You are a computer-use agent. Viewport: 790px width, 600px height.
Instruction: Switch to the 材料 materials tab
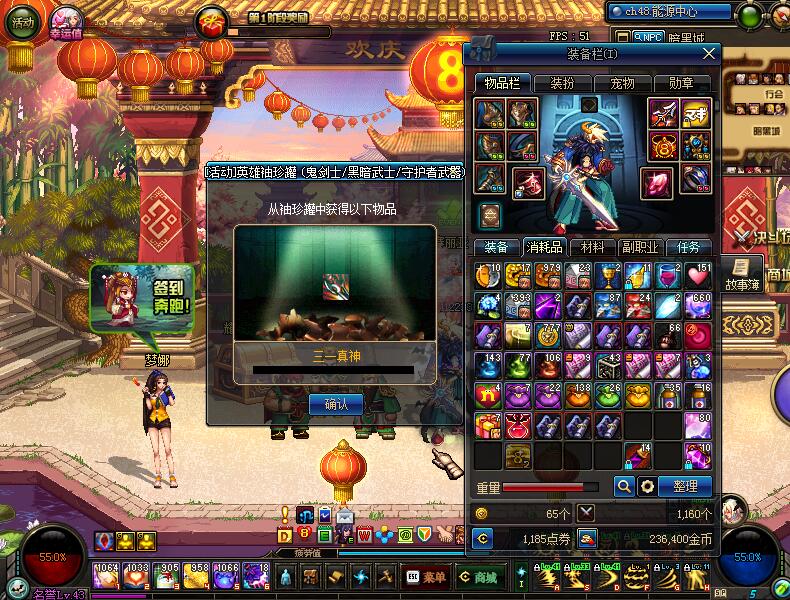[591, 247]
